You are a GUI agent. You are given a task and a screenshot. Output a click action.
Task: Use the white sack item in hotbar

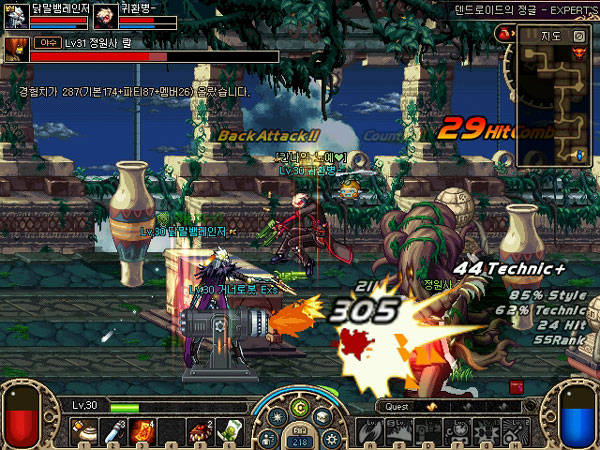pyautogui.click(x=89, y=431)
